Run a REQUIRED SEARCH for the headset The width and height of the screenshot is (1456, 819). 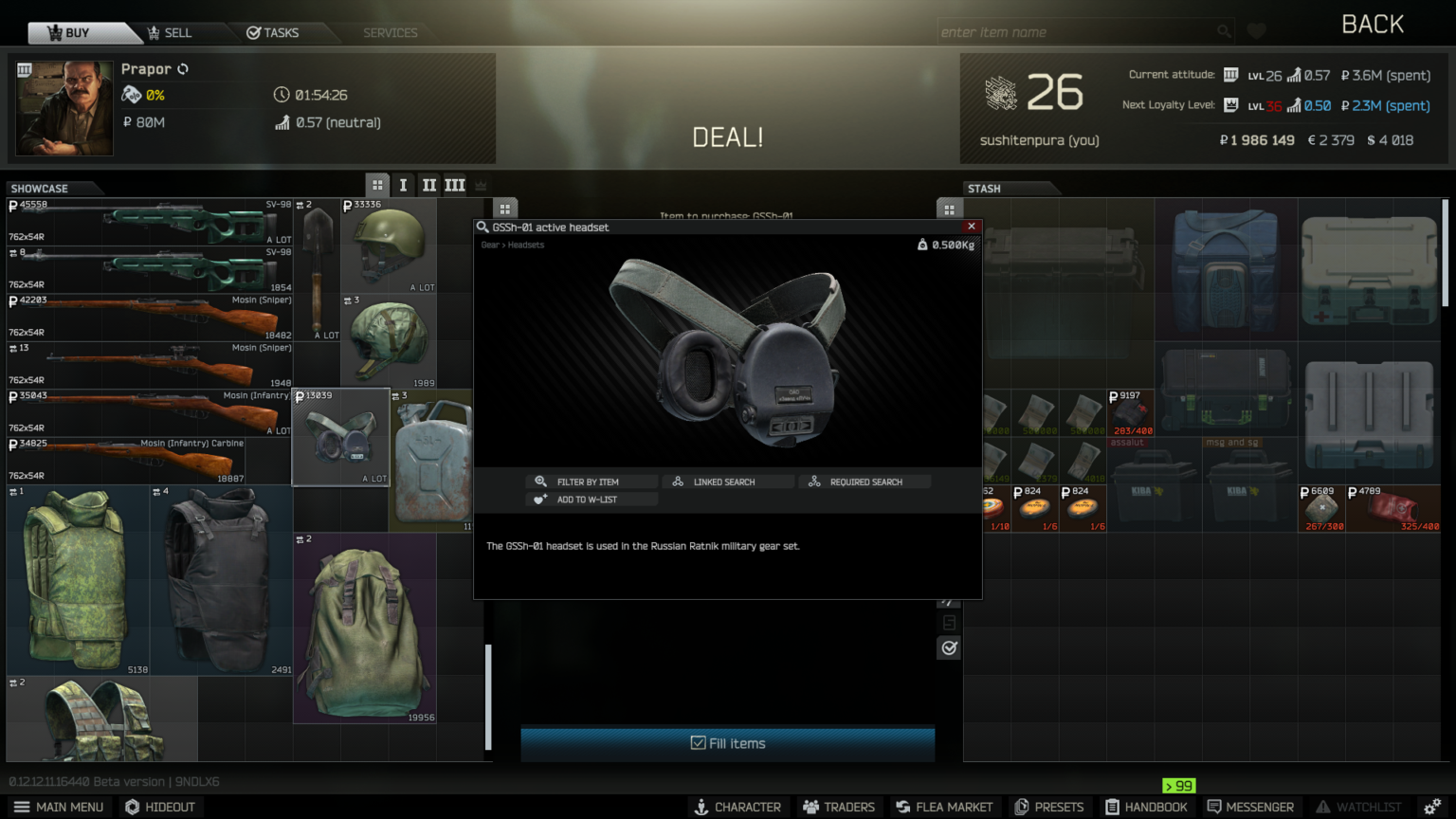coord(865,482)
